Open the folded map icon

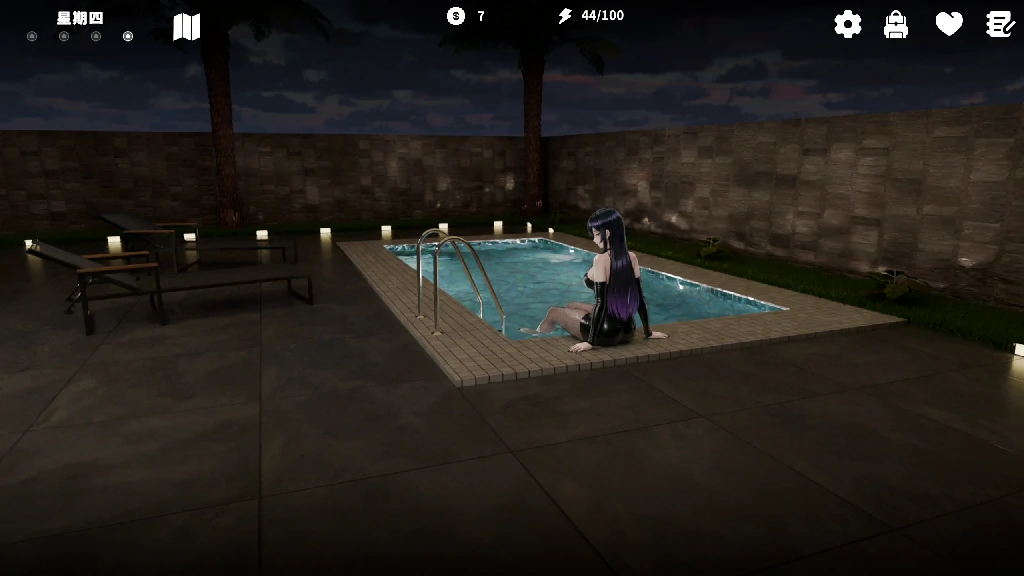click(x=187, y=27)
